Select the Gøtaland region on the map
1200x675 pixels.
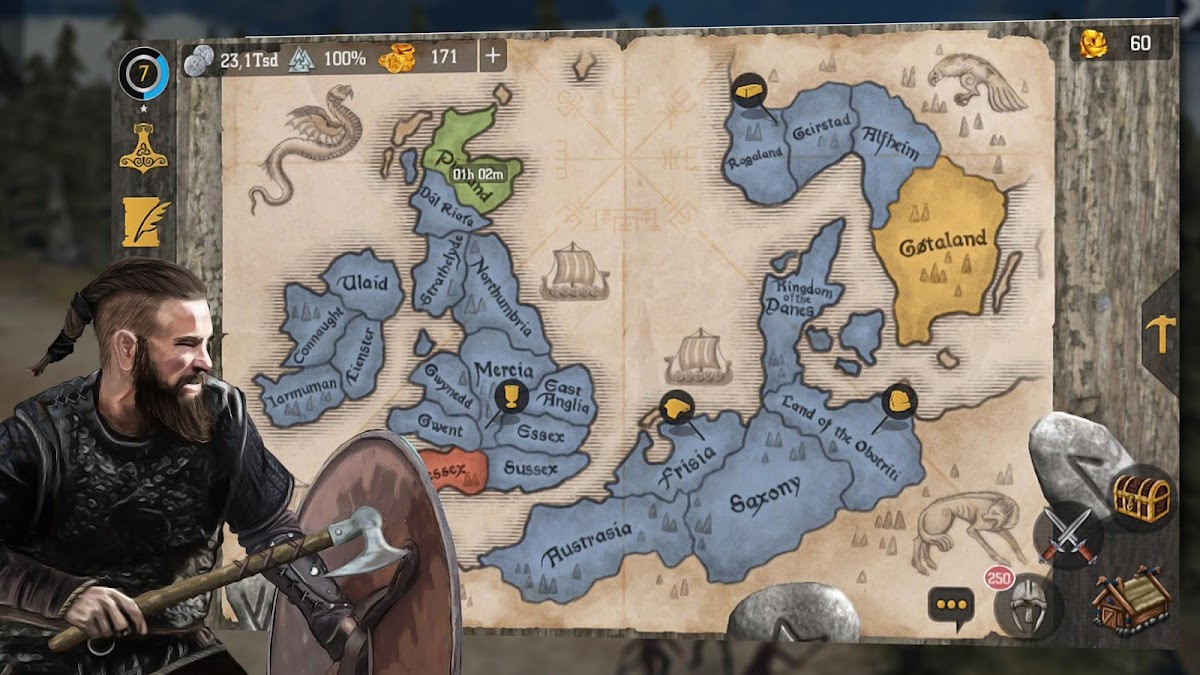(x=940, y=245)
